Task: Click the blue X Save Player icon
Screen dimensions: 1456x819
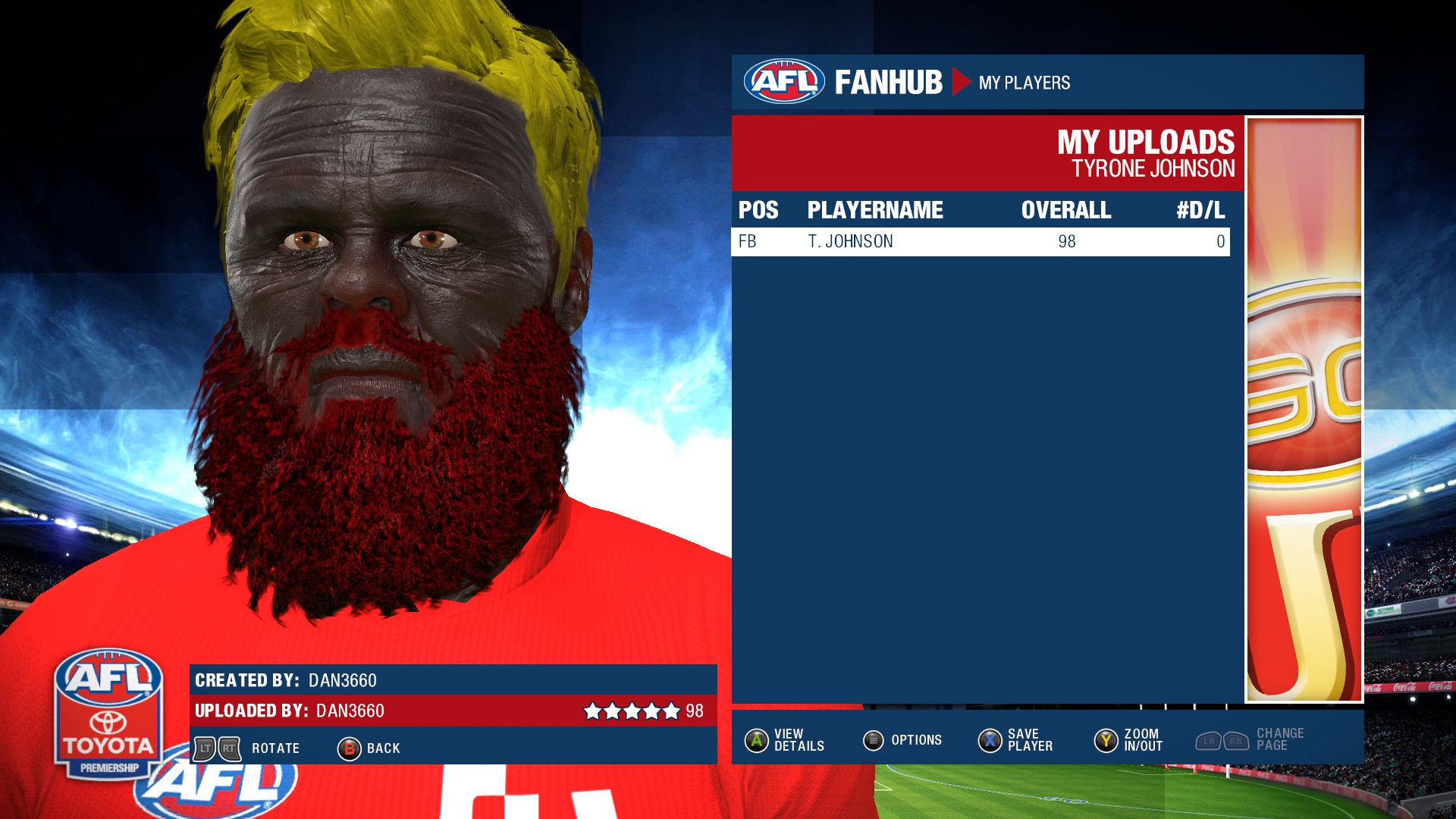Action: (x=990, y=740)
